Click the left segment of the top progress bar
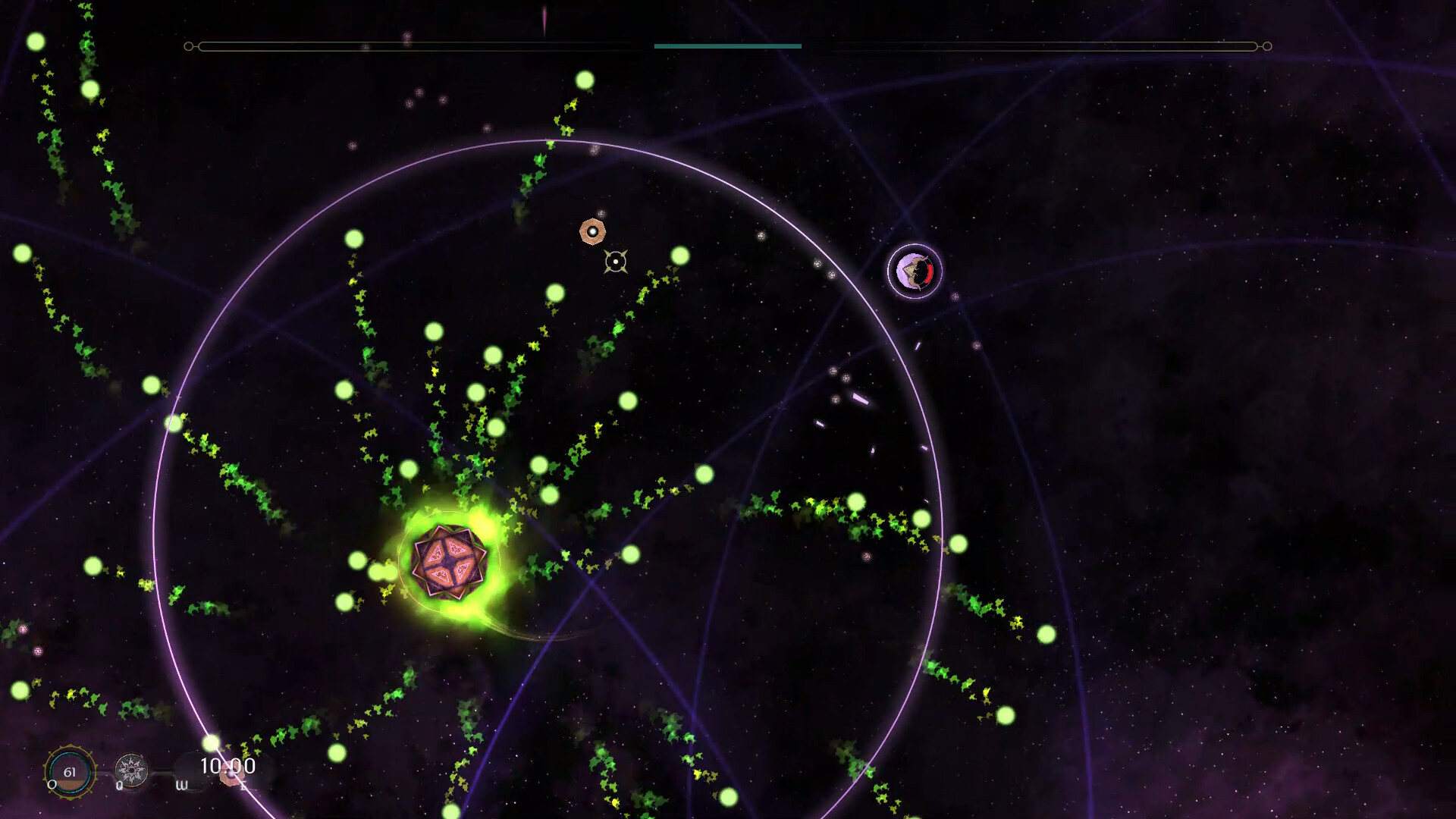Viewport: 1456px width, 819px height. point(417,46)
